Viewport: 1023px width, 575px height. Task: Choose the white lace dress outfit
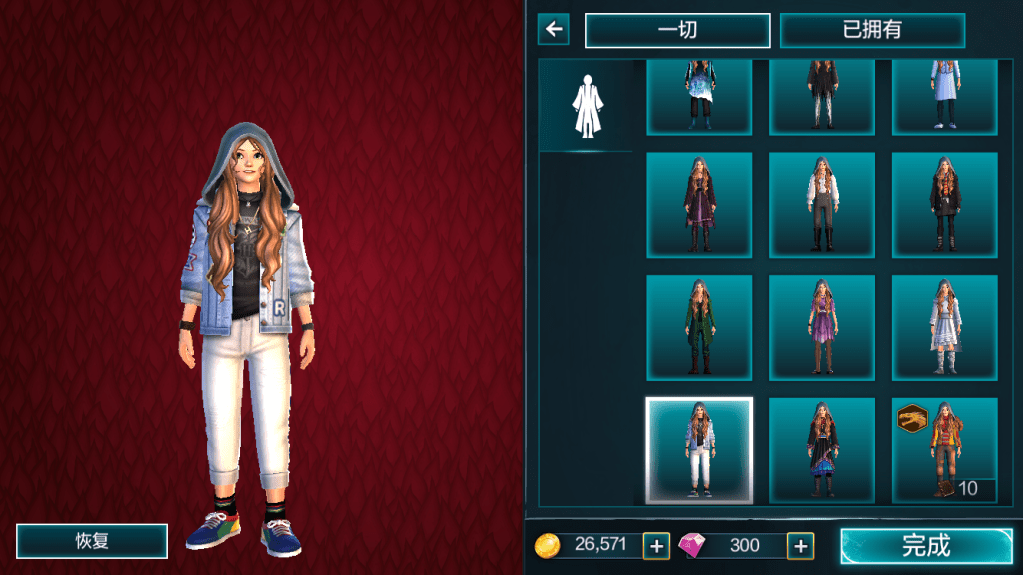945,327
